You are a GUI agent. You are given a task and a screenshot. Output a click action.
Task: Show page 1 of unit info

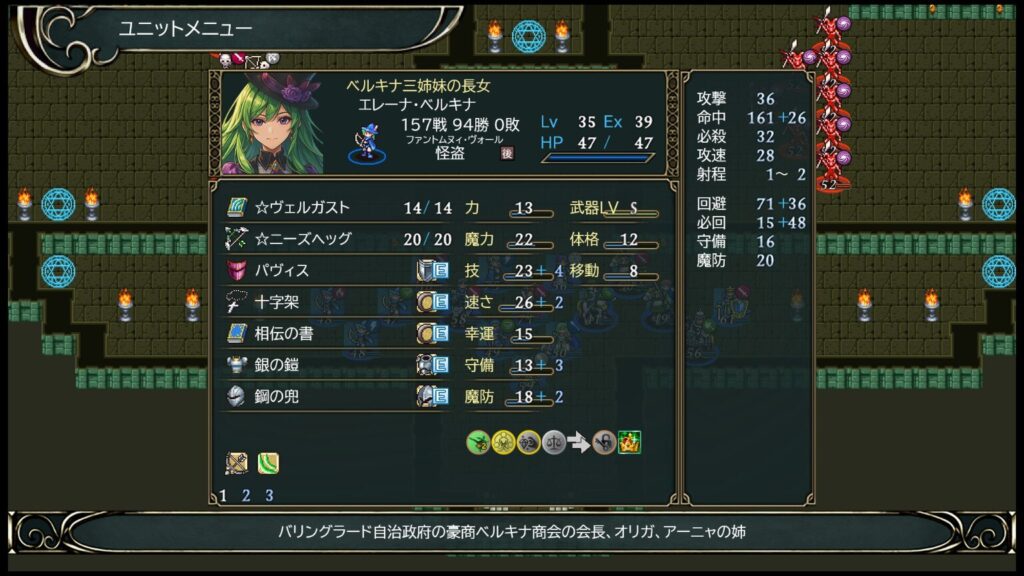click(224, 495)
